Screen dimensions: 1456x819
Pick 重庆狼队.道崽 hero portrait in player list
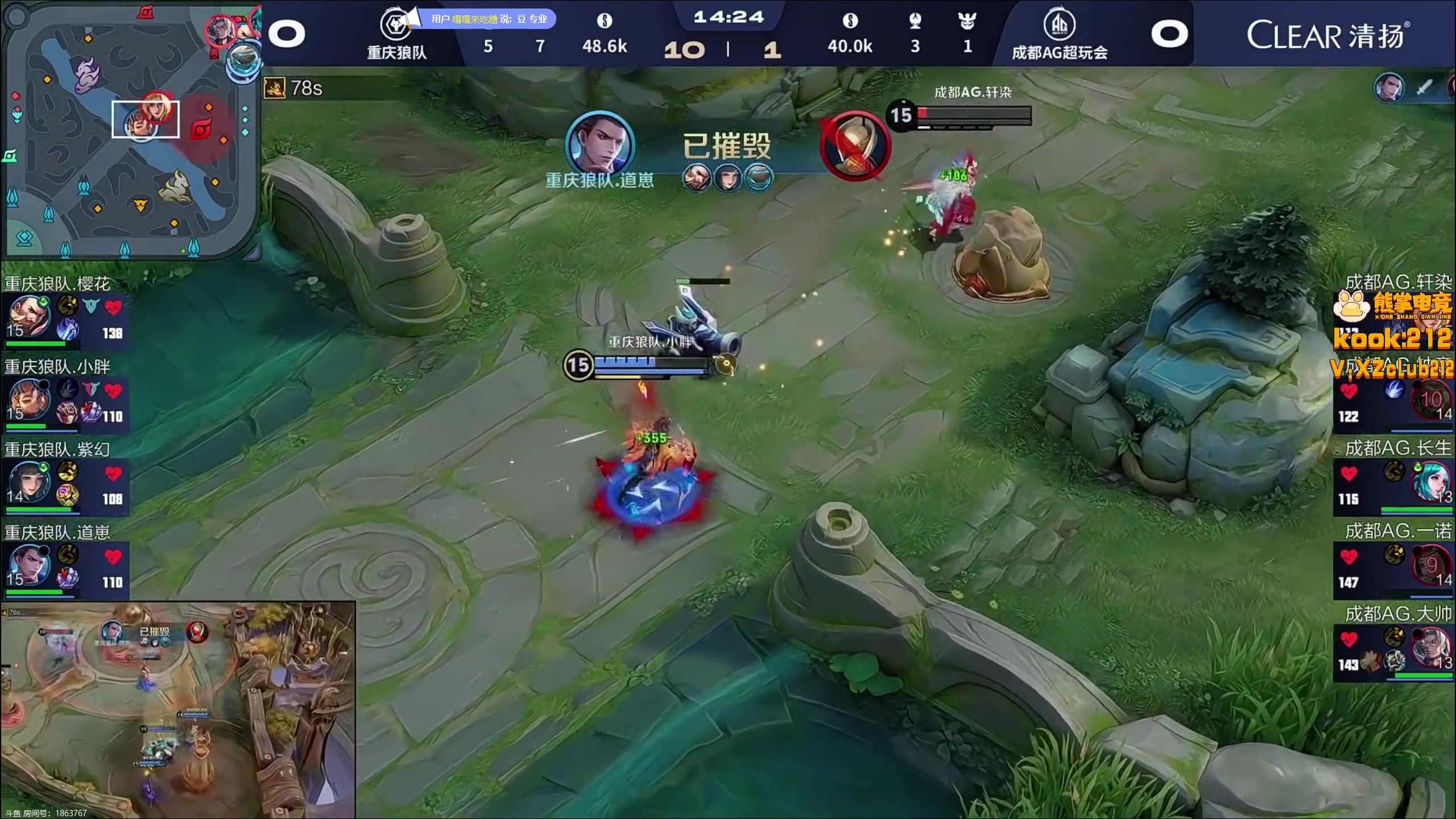click(x=28, y=564)
